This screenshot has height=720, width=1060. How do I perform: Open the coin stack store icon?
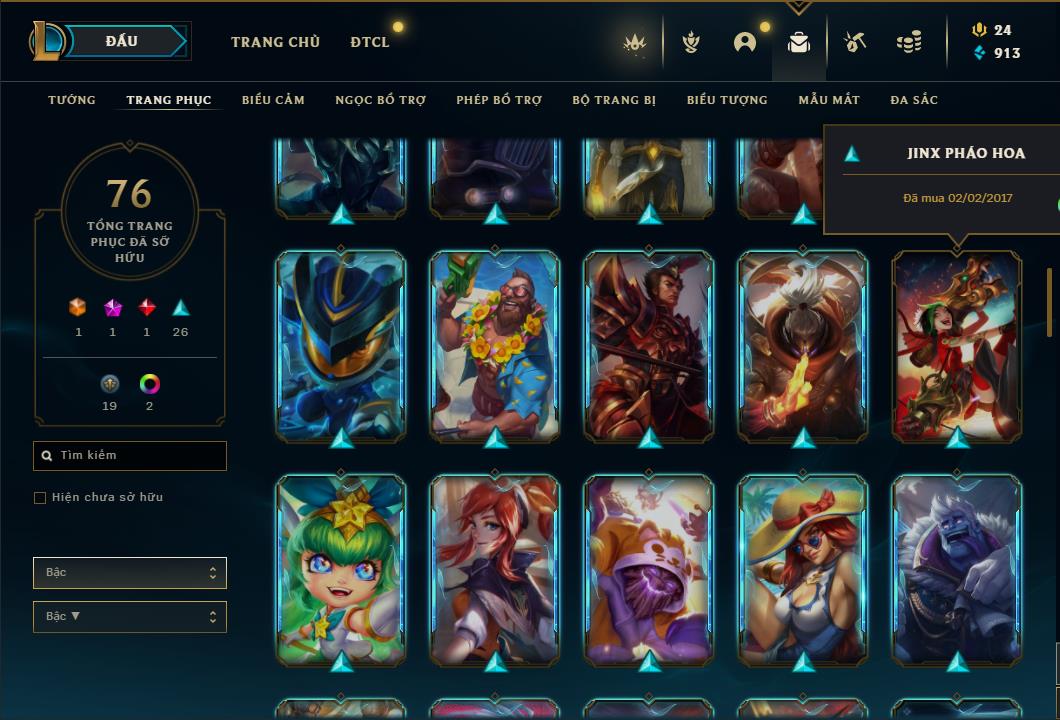(908, 42)
